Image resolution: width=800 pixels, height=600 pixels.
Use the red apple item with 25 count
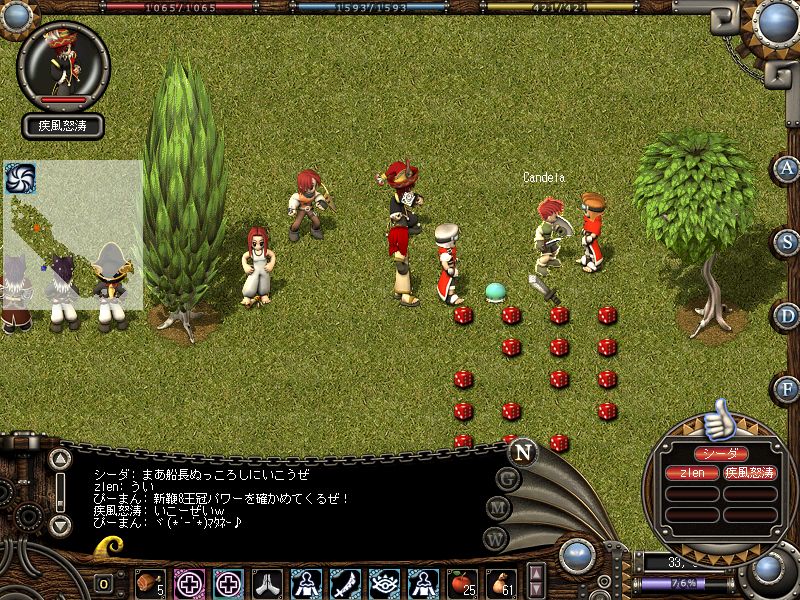pos(461,582)
